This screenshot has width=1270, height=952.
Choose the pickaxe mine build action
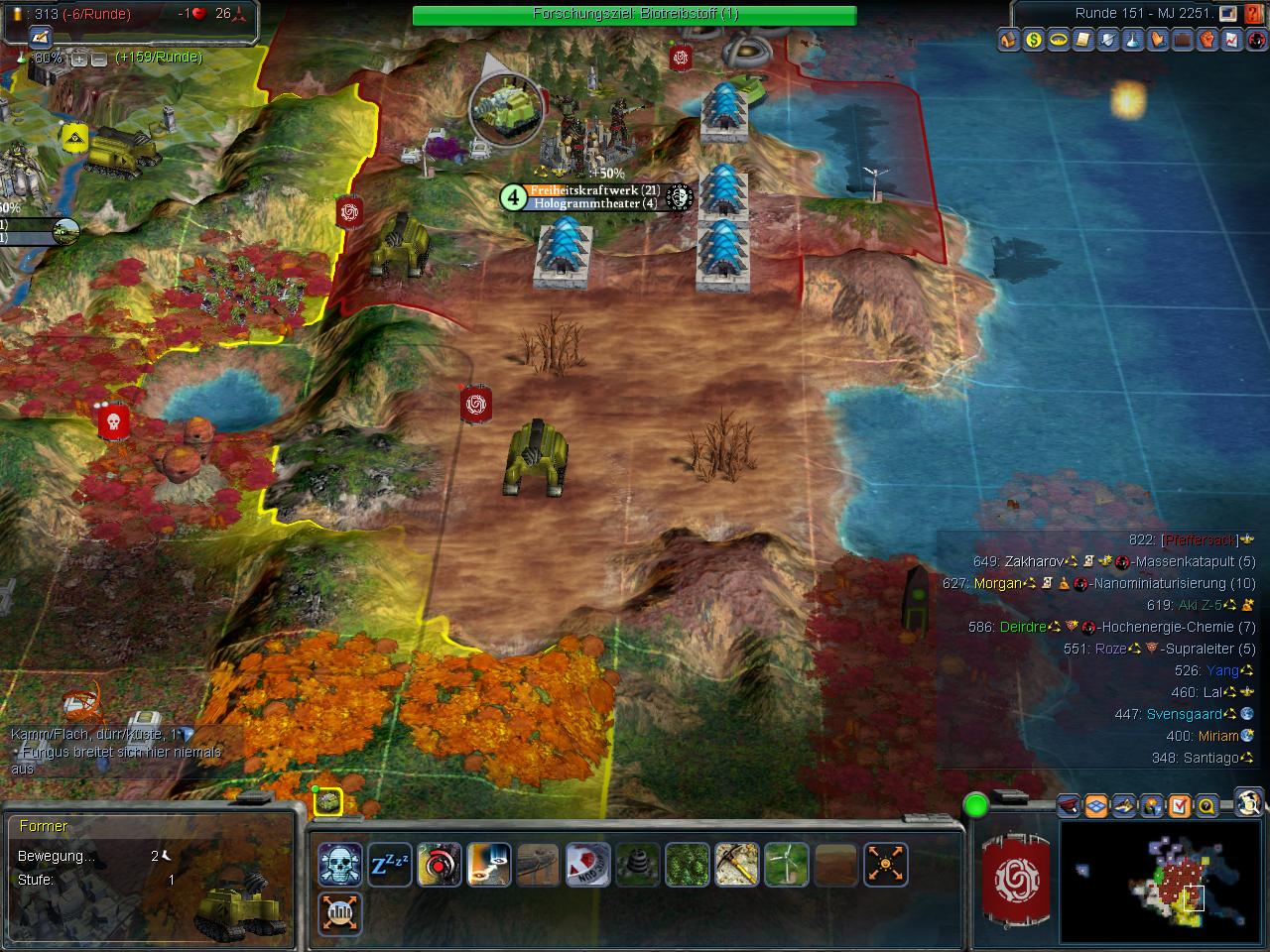coord(737,865)
